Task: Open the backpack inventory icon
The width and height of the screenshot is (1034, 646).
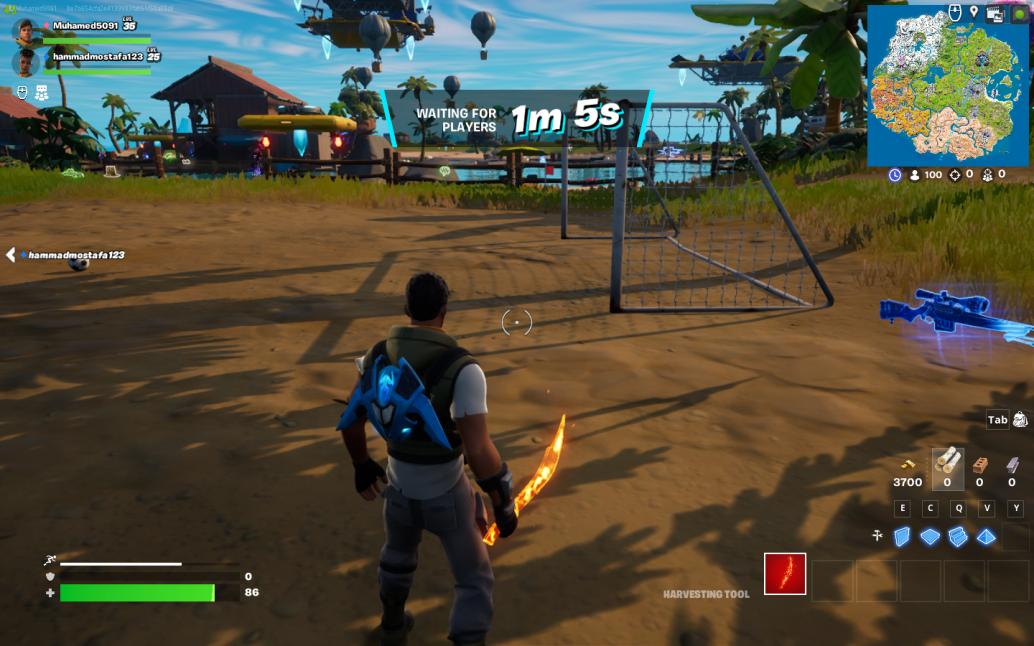Action: point(1020,420)
